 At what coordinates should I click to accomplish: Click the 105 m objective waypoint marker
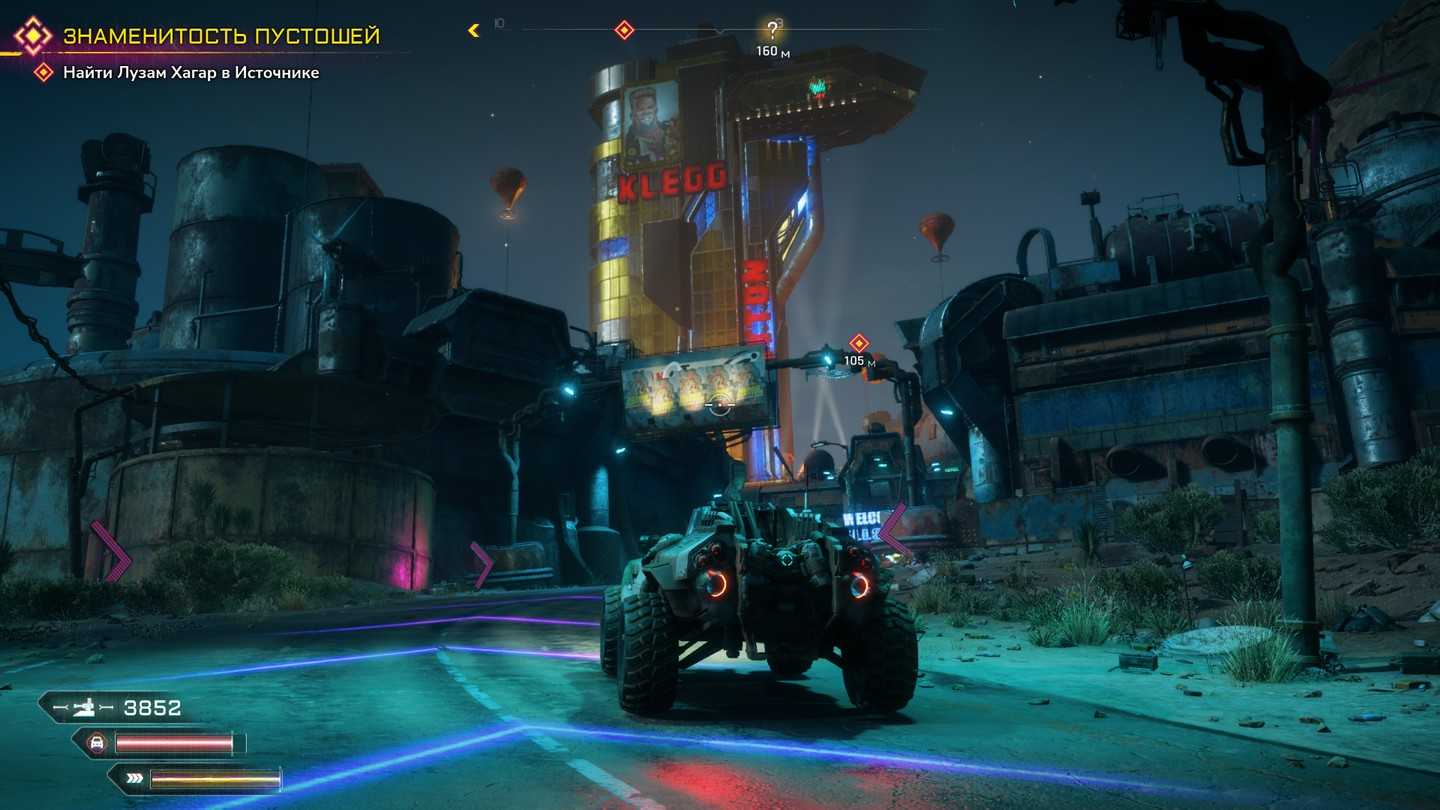(858, 343)
